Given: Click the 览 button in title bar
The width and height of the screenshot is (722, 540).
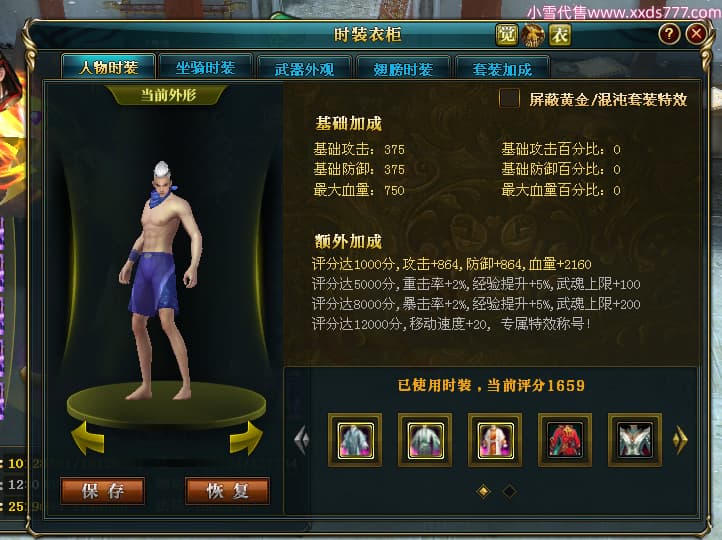Looking at the screenshot, I should pos(507,35).
